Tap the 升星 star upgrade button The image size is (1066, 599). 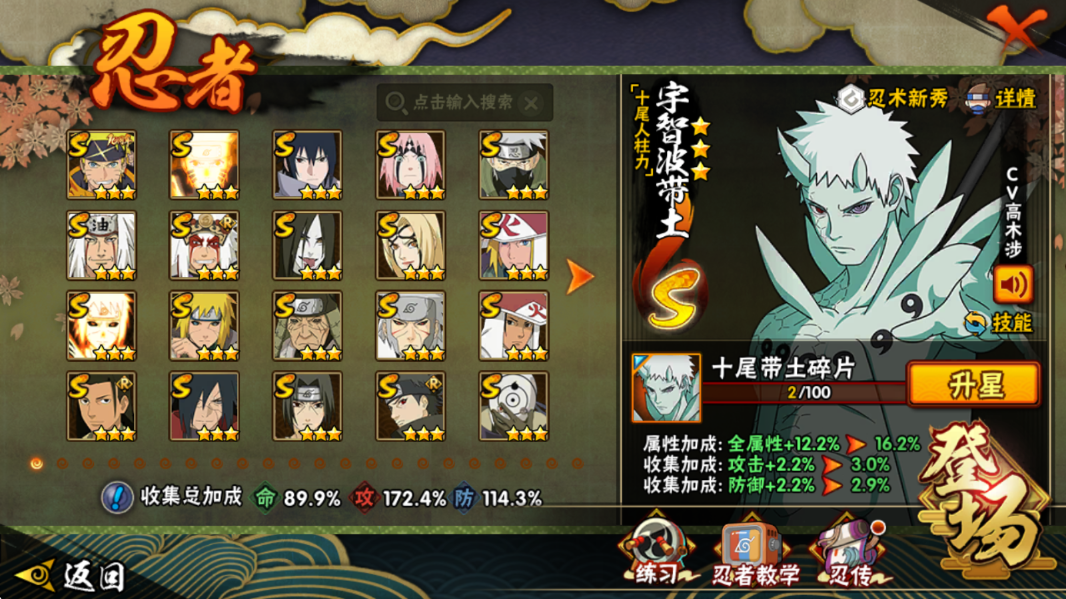[x=972, y=385]
